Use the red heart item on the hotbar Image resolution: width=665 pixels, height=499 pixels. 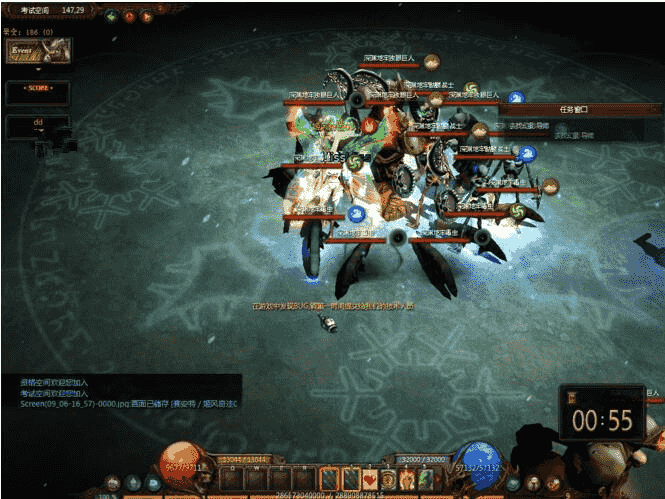tap(370, 479)
